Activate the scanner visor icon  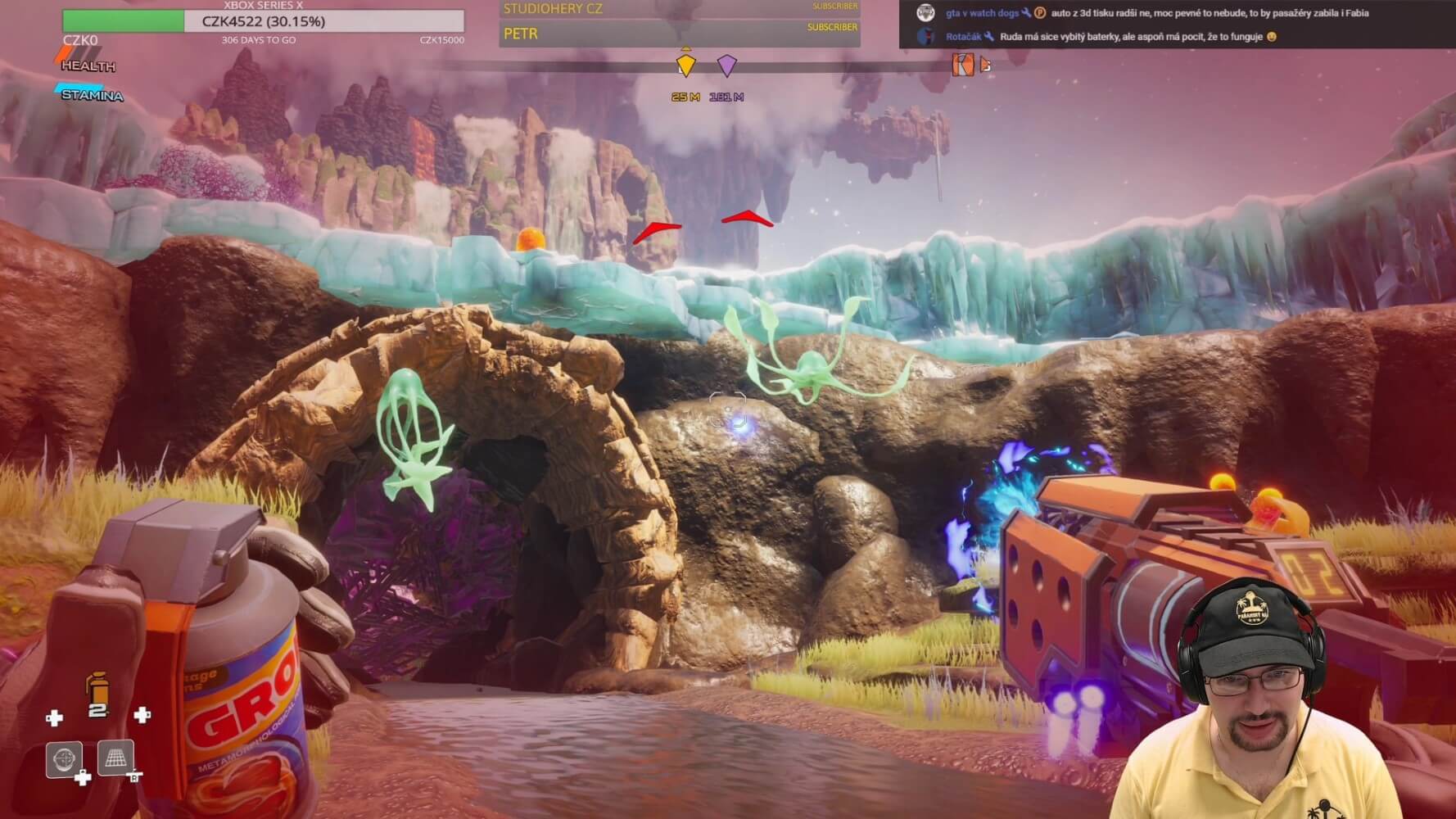click(x=64, y=759)
